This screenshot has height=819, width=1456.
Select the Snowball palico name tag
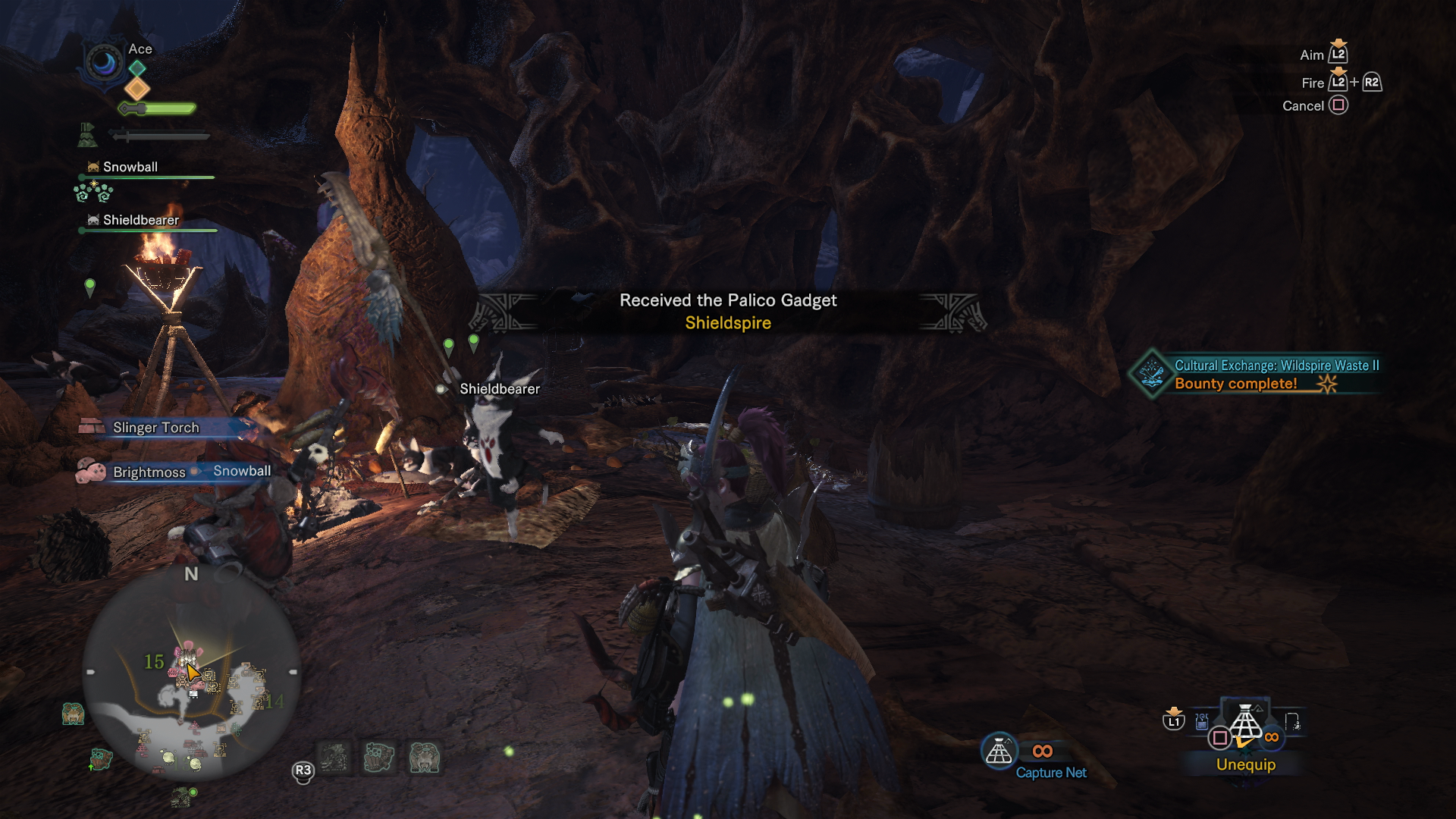(130, 167)
